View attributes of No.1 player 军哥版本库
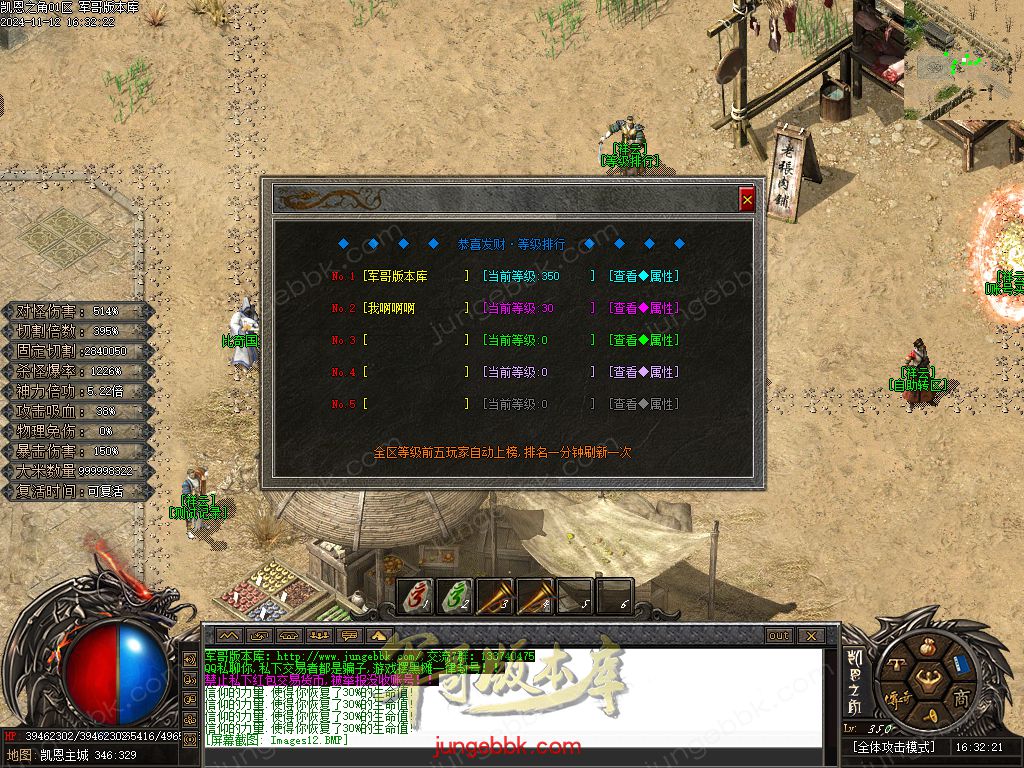The height and width of the screenshot is (768, 1024). click(643, 276)
